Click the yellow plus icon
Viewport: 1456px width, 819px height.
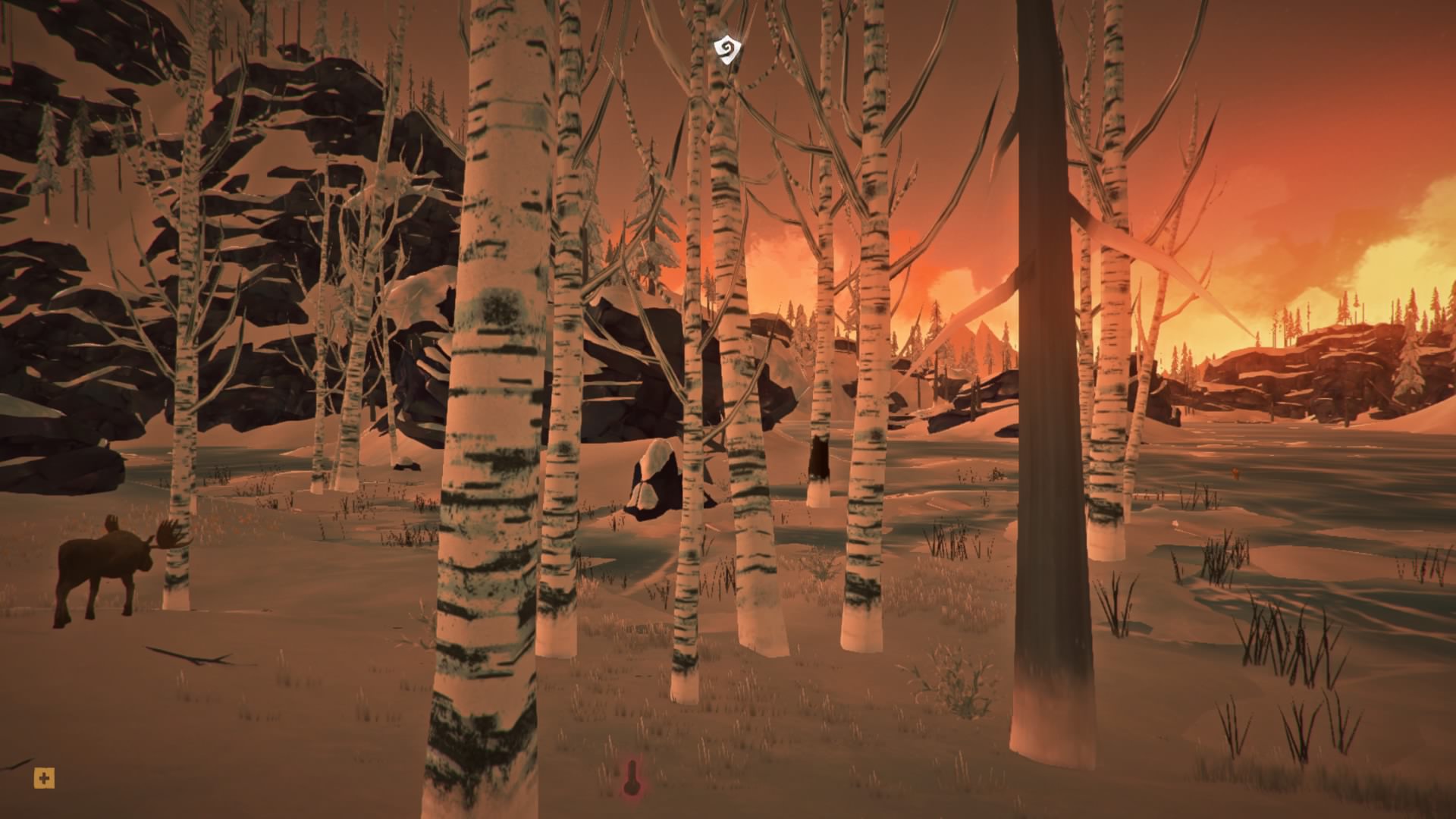(44, 778)
